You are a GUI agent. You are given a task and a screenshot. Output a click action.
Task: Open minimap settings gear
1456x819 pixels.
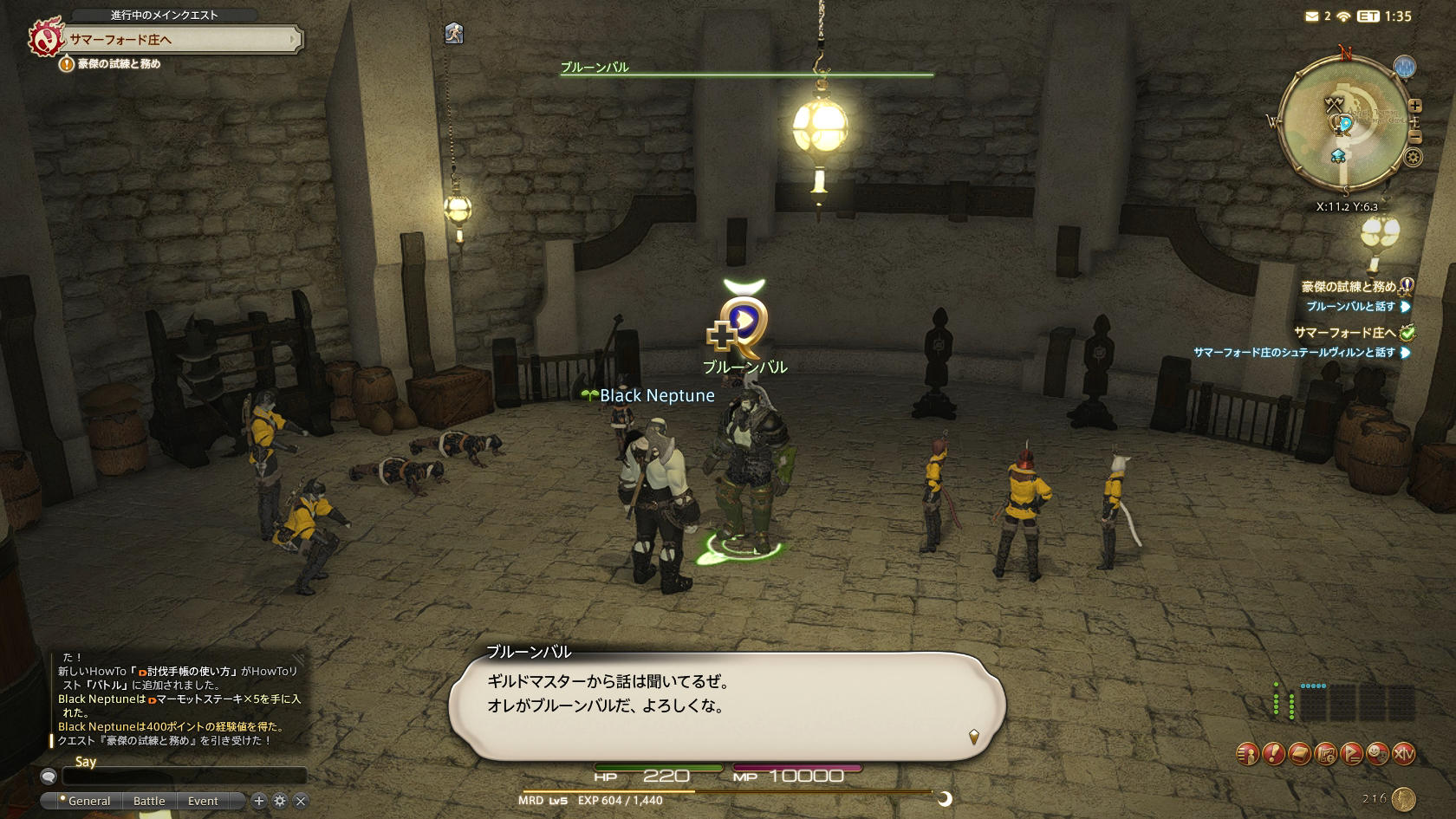coord(1414,158)
